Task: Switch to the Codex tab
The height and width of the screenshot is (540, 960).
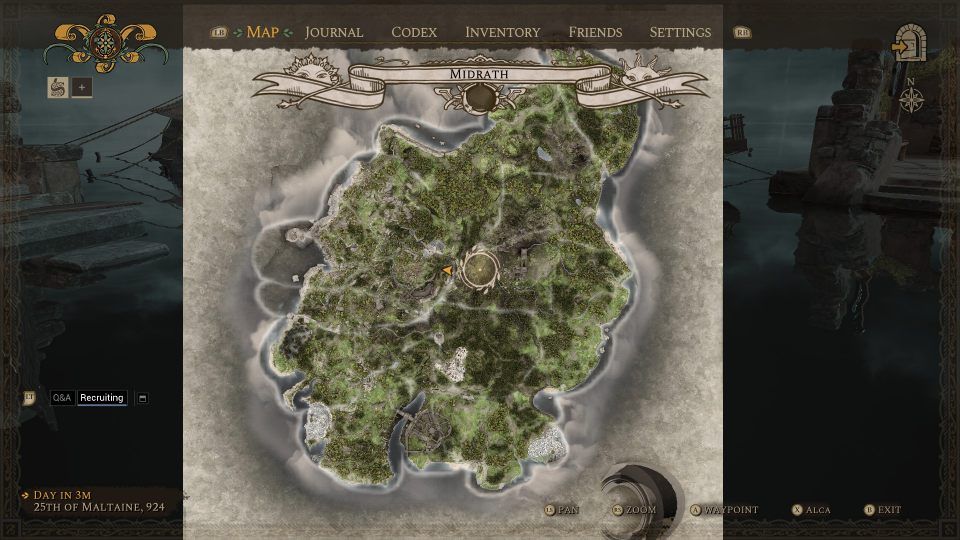Action: pos(414,32)
